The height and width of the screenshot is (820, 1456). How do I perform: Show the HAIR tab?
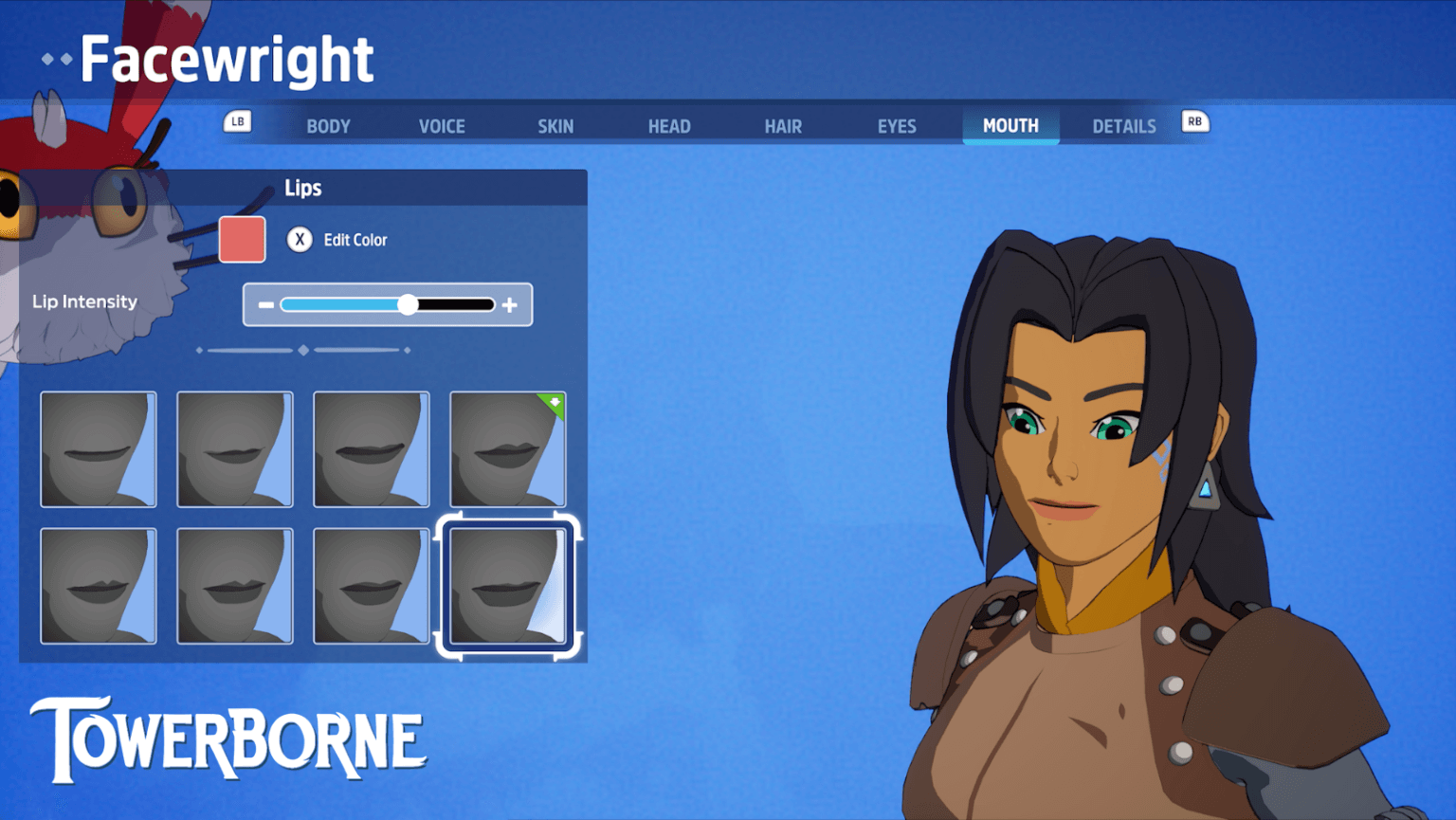(783, 126)
